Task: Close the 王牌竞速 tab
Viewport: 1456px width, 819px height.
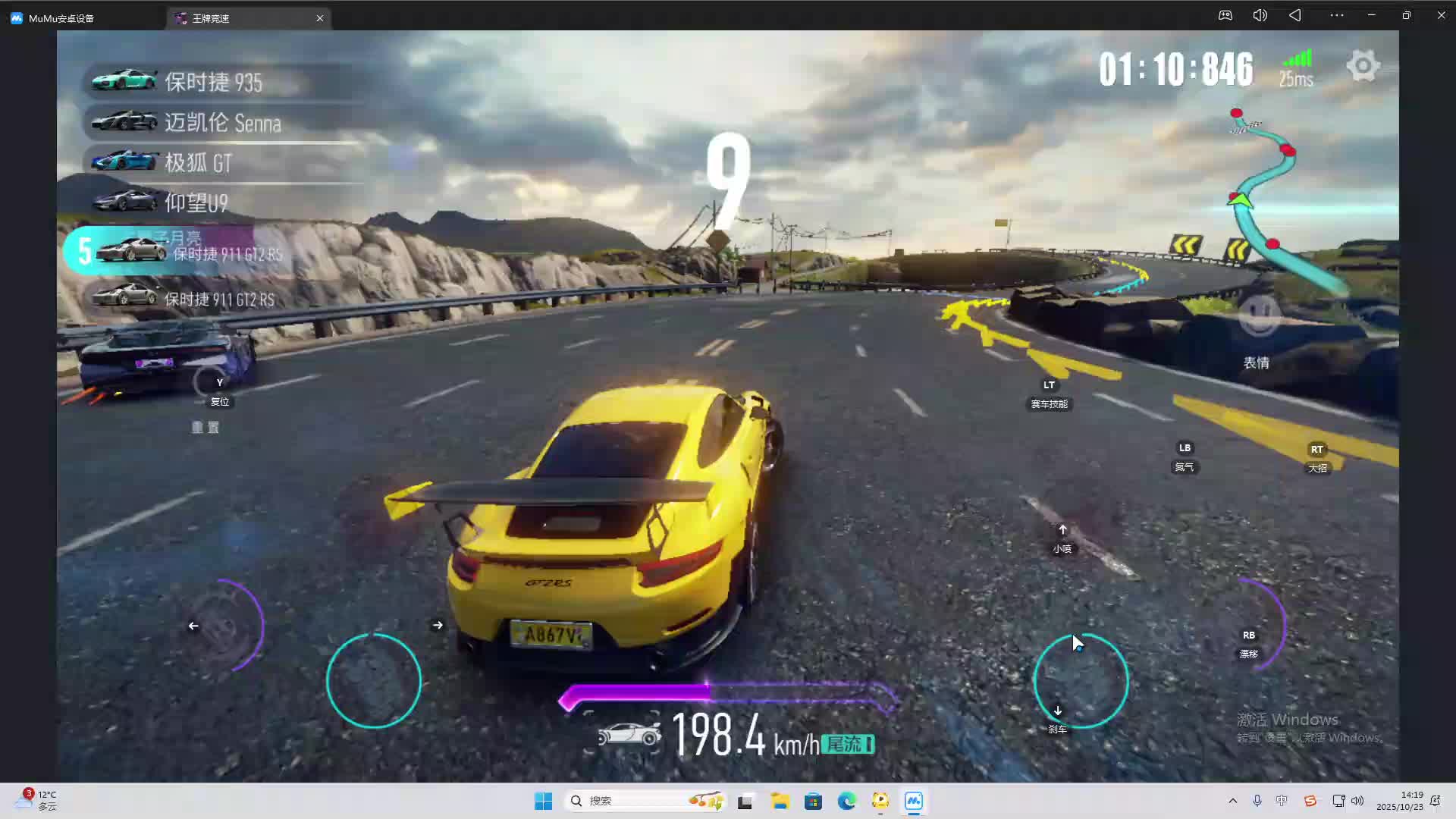Action: click(x=320, y=18)
